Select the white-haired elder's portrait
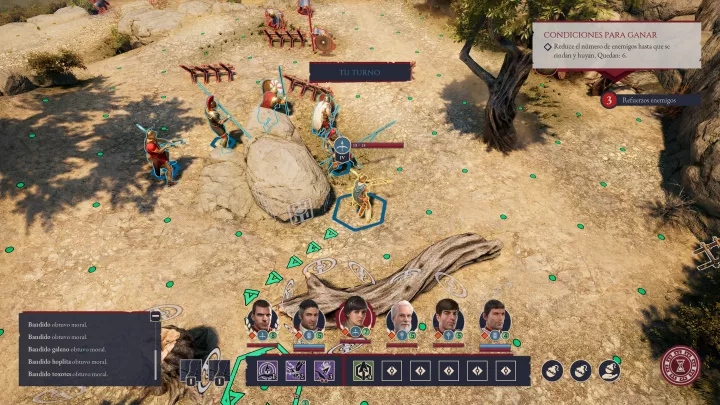 tap(402, 317)
